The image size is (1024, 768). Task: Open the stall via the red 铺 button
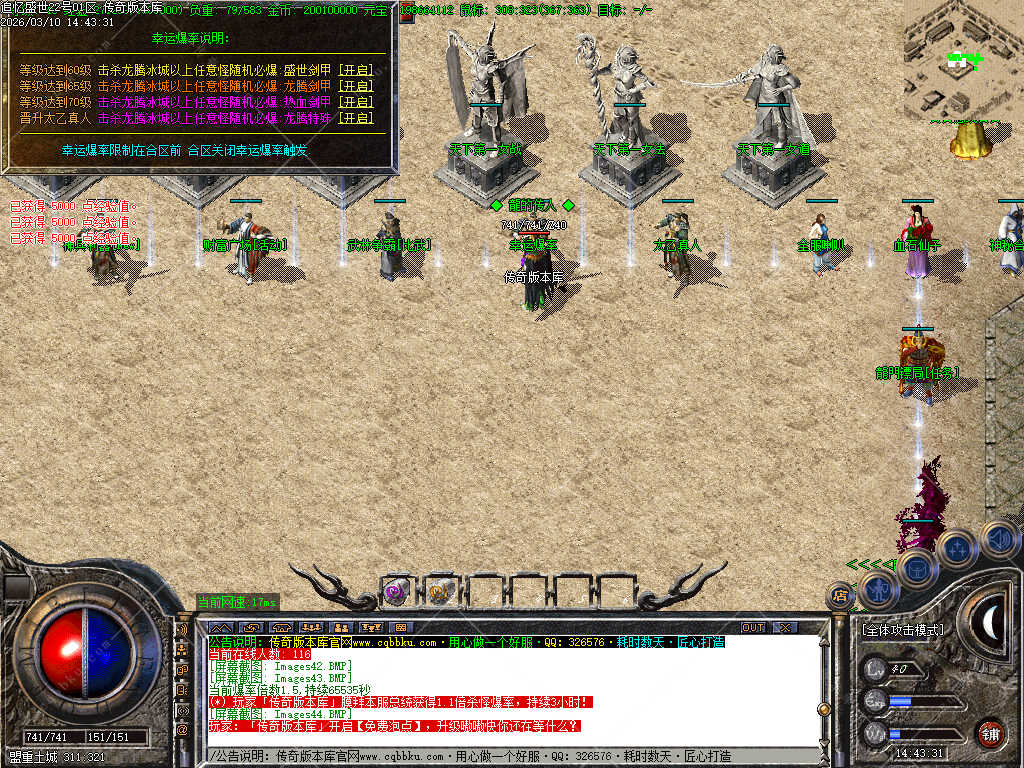[x=990, y=733]
